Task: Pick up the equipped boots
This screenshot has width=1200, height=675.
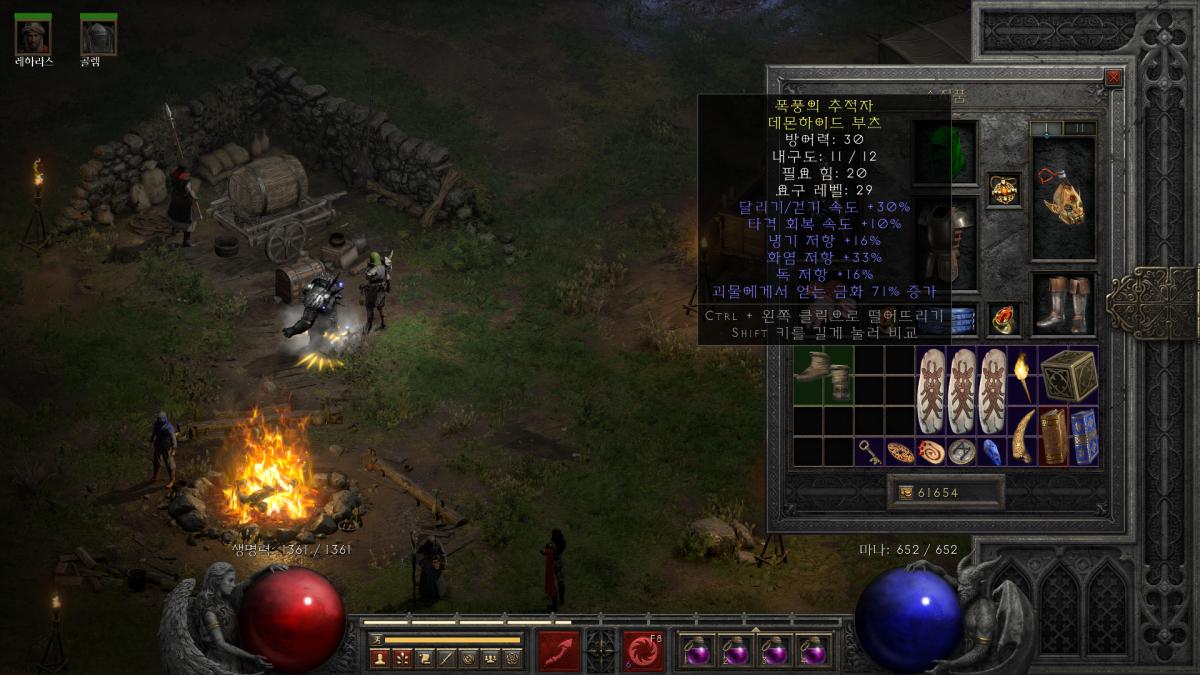Action: [1063, 304]
